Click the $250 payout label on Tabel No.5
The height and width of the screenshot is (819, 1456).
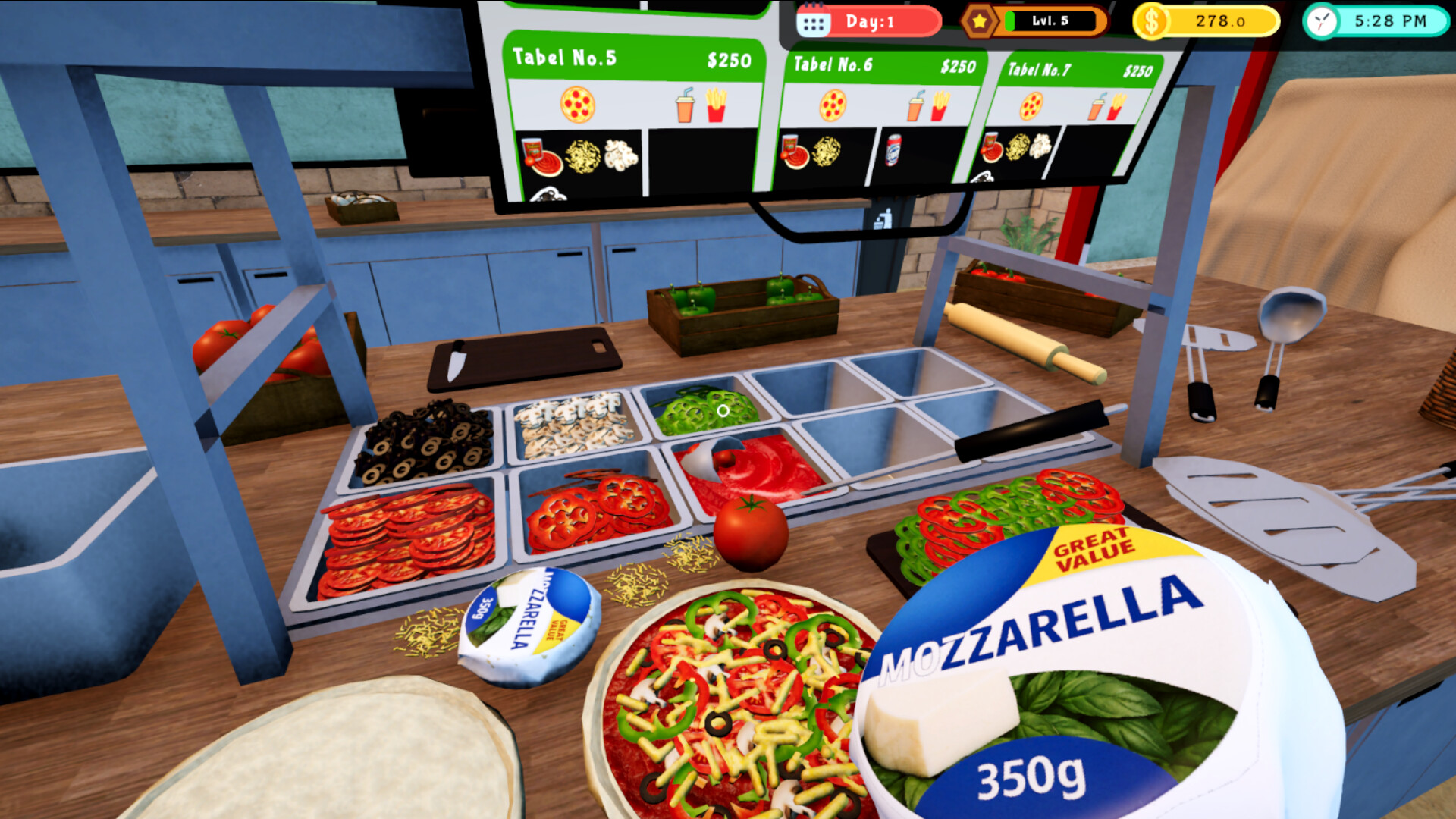(729, 60)
